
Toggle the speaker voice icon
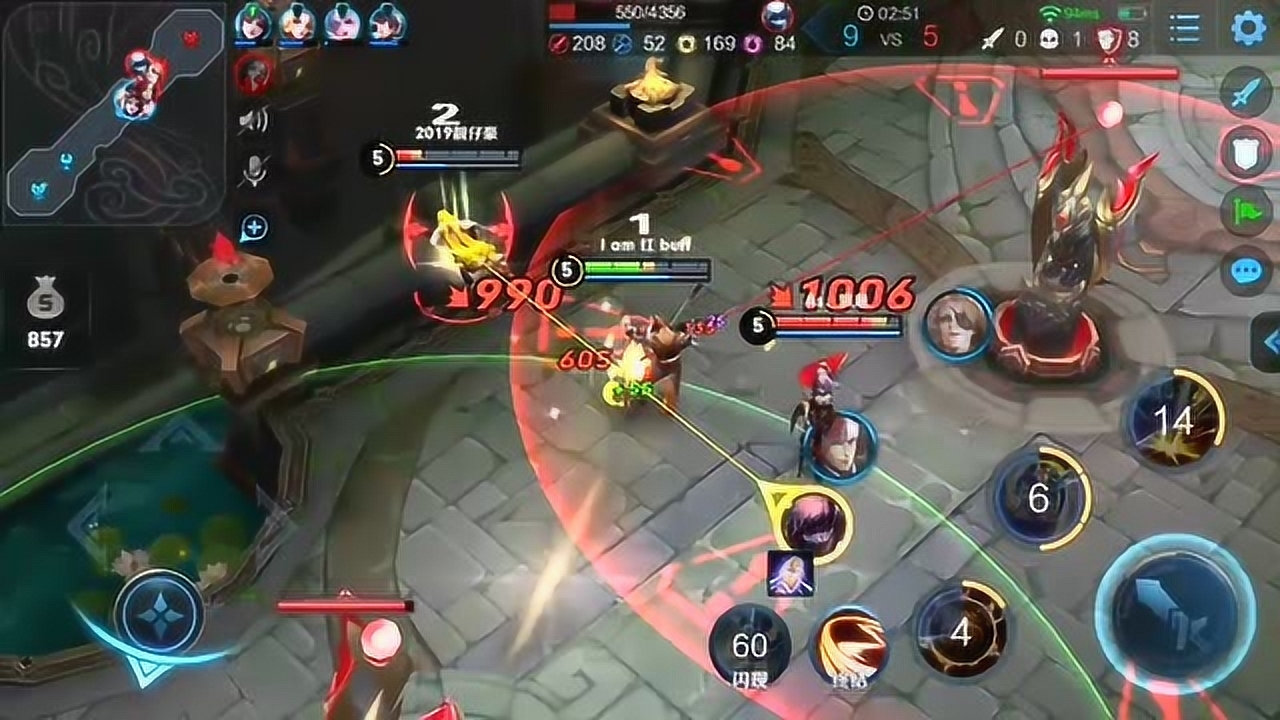click(254, 122)
